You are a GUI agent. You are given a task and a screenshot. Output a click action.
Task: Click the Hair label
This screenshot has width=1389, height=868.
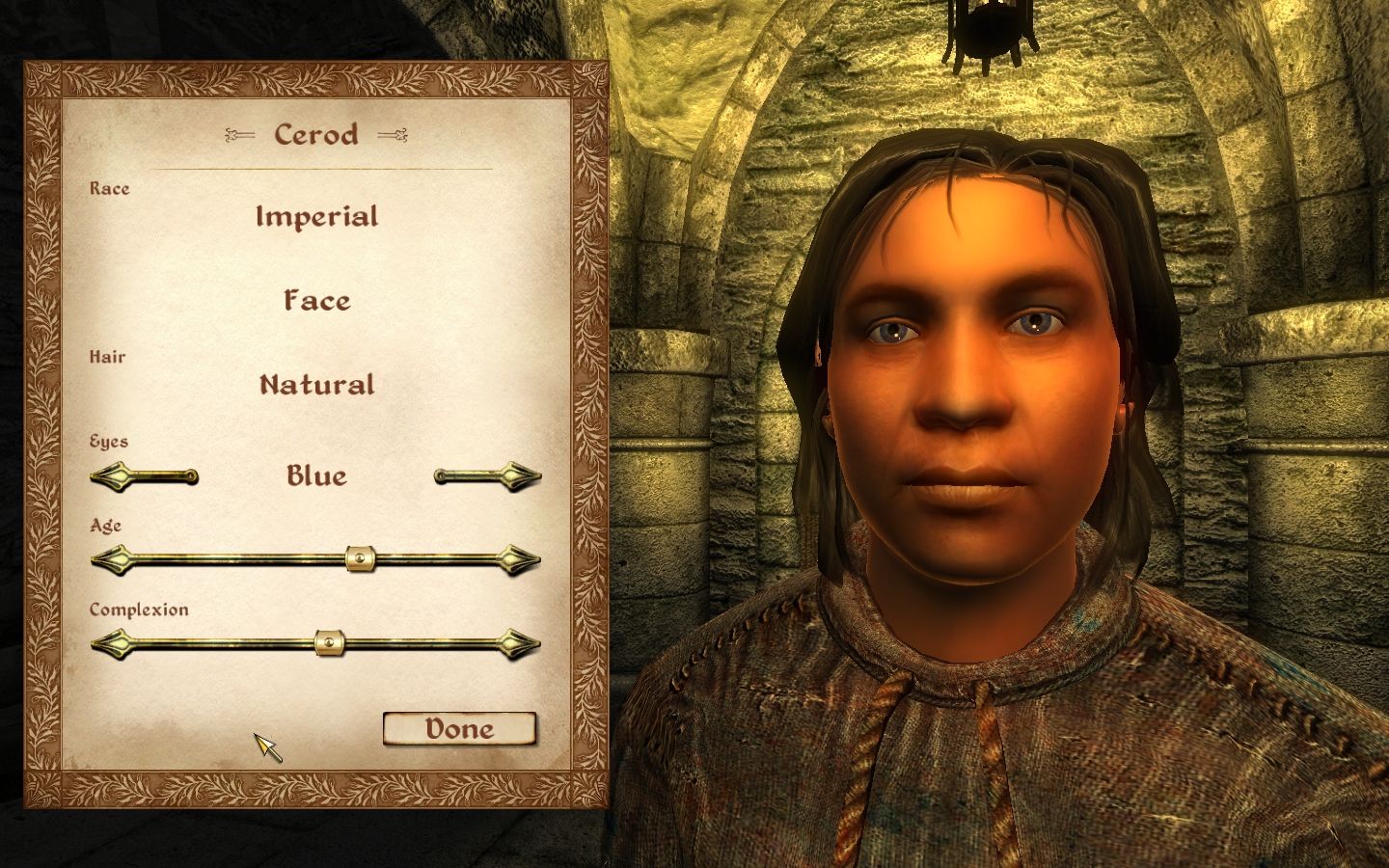[106, 357]
